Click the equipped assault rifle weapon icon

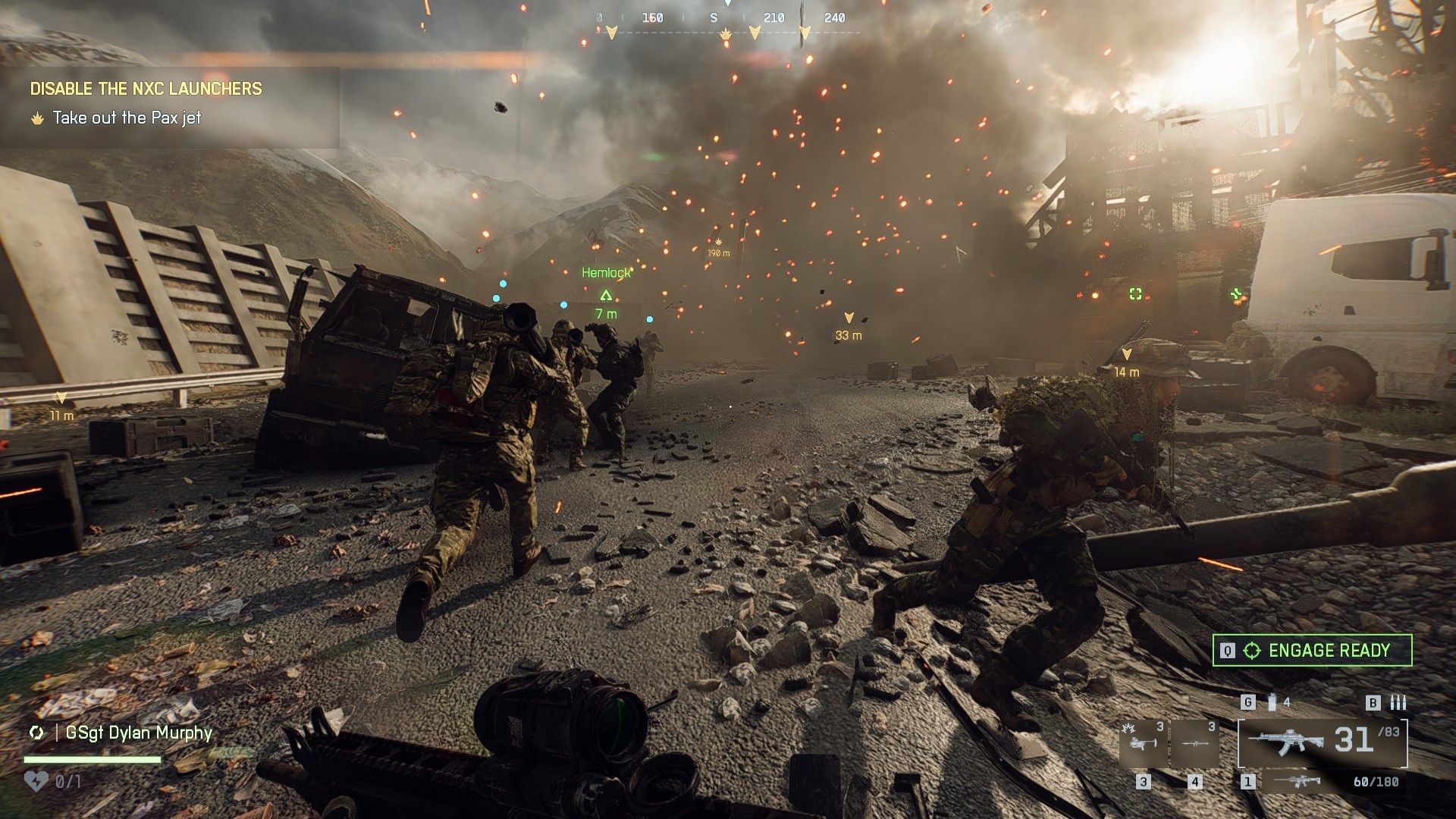tap(1288, 742)
